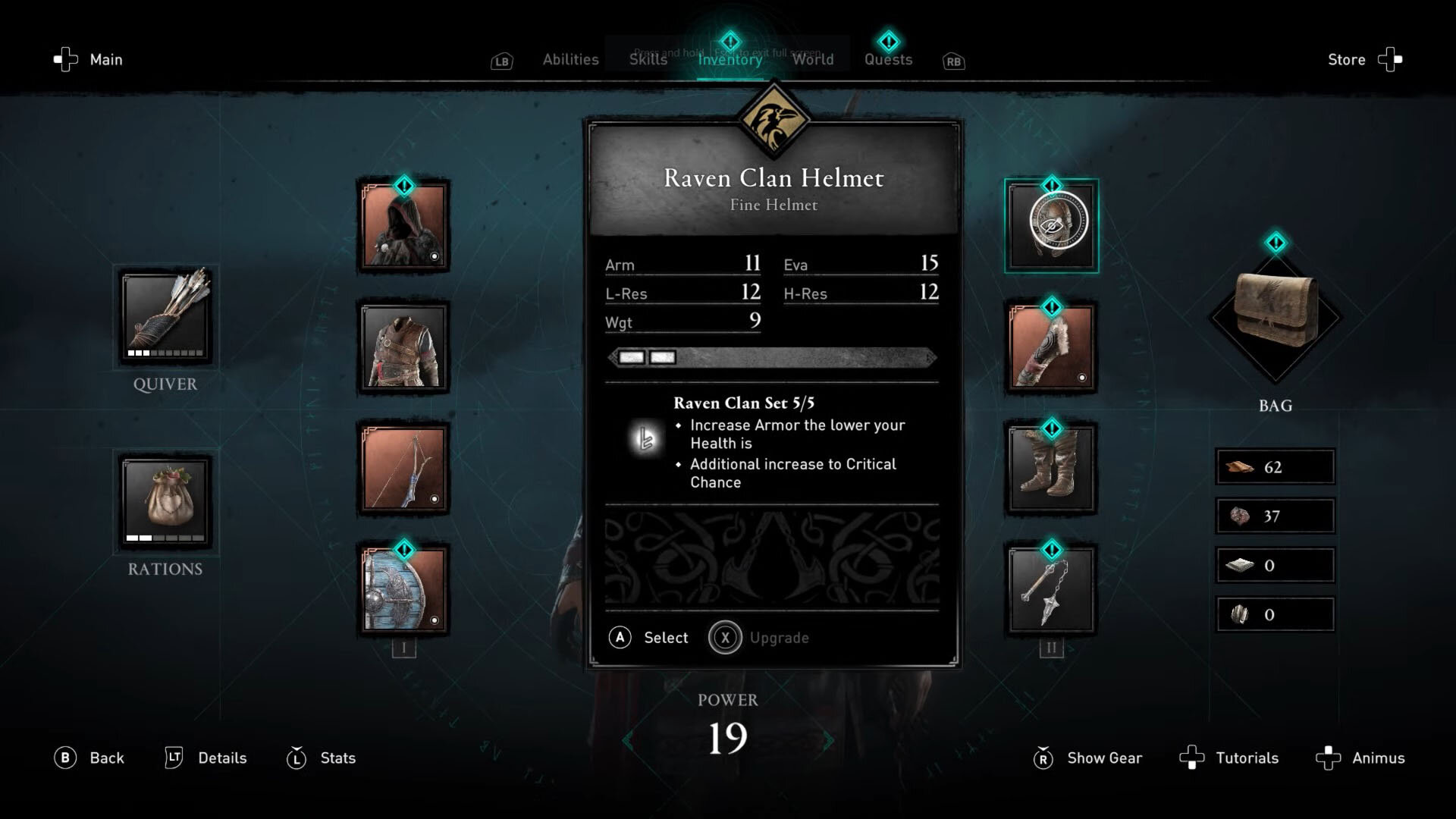Select the hooded cloak slot
Viewport: 1456px width, 819px height.
click(403, 226)
